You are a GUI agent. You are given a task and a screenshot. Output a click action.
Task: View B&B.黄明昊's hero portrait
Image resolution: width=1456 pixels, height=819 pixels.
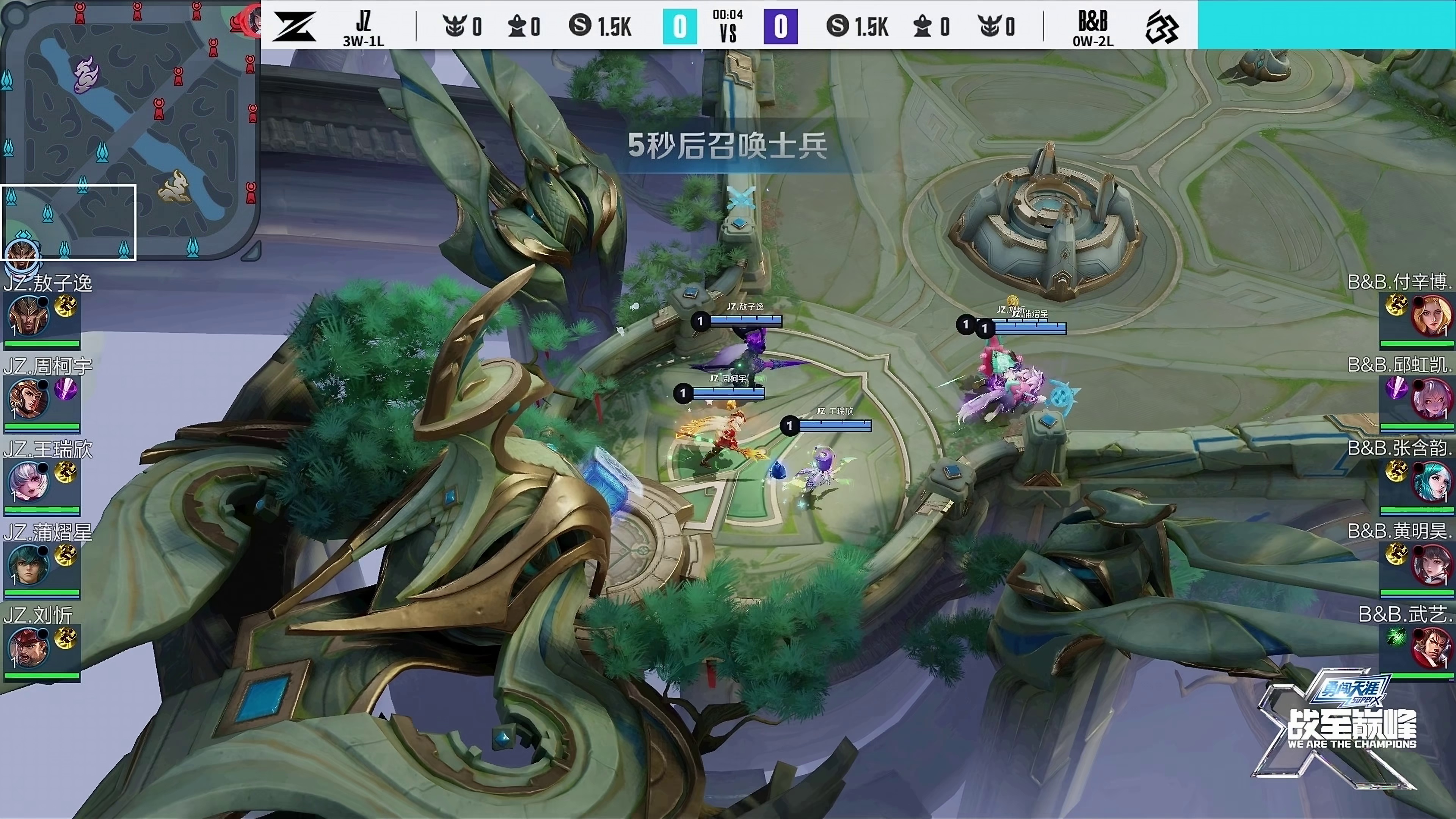click(x=1431, y=565)
